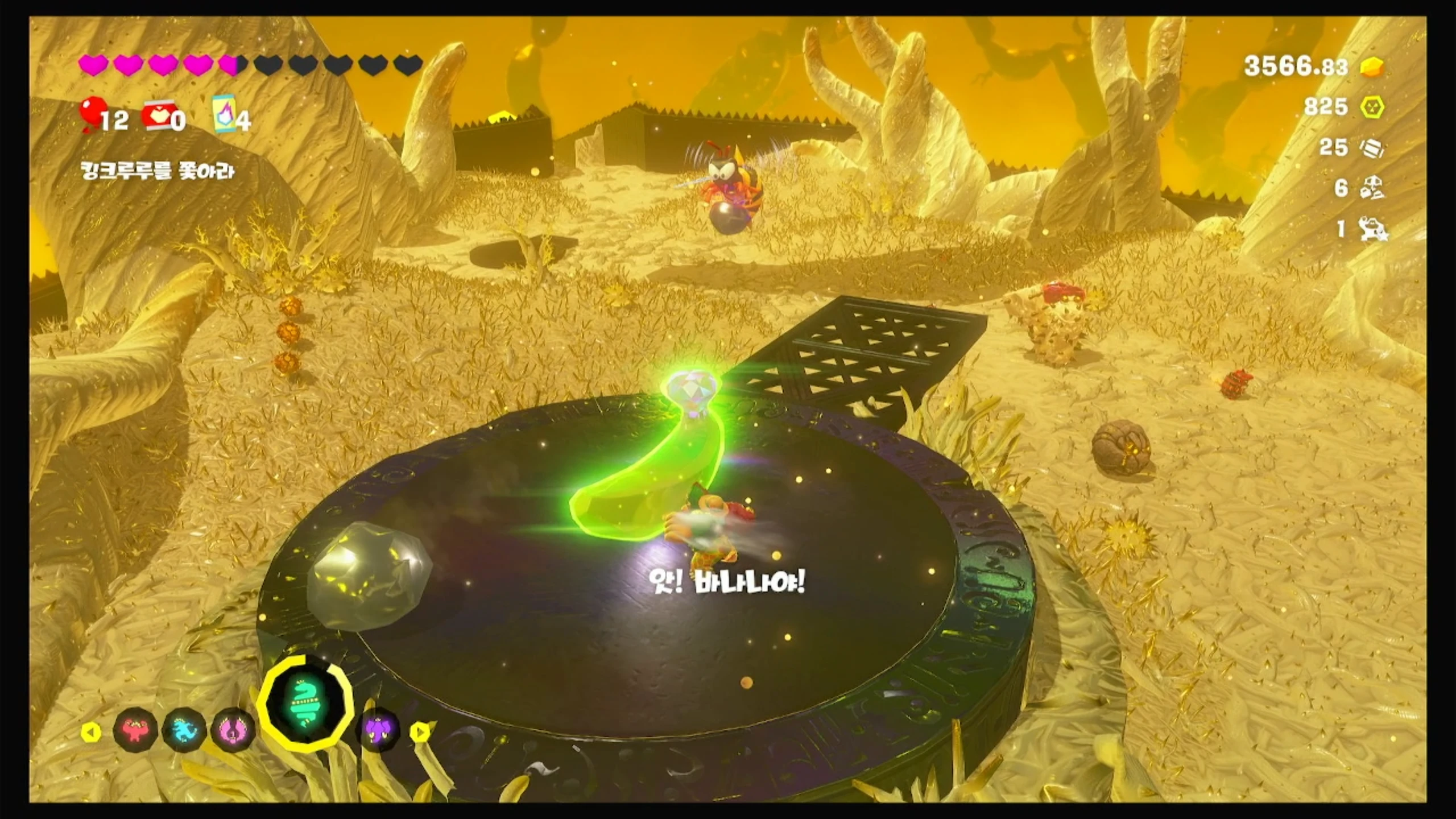Pick the purple Elephant Bananza icon
The height and width of the screenshot is (819, 1456).
click(378, 730)
